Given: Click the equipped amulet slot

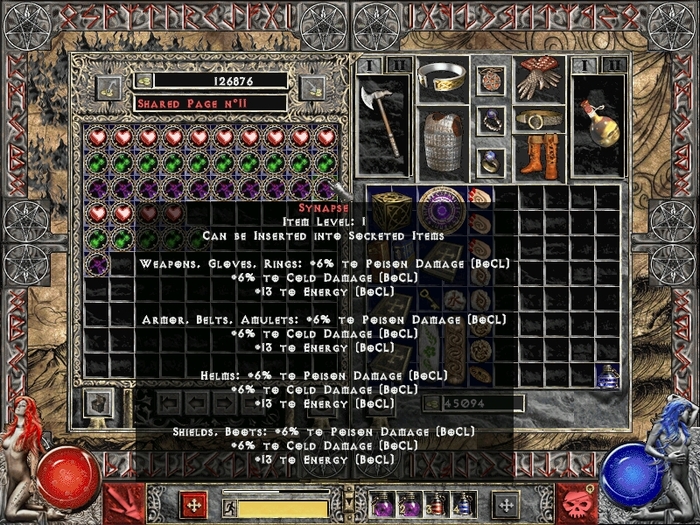Looking at the screenshot, I should pos(491,79).
